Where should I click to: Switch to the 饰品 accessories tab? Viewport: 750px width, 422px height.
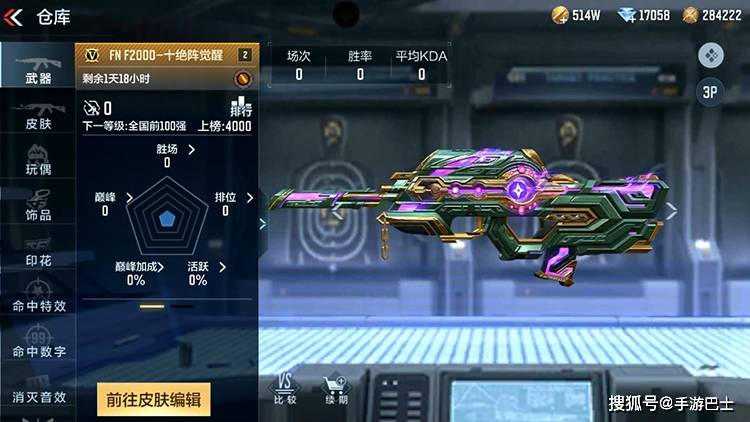[38, 203]
